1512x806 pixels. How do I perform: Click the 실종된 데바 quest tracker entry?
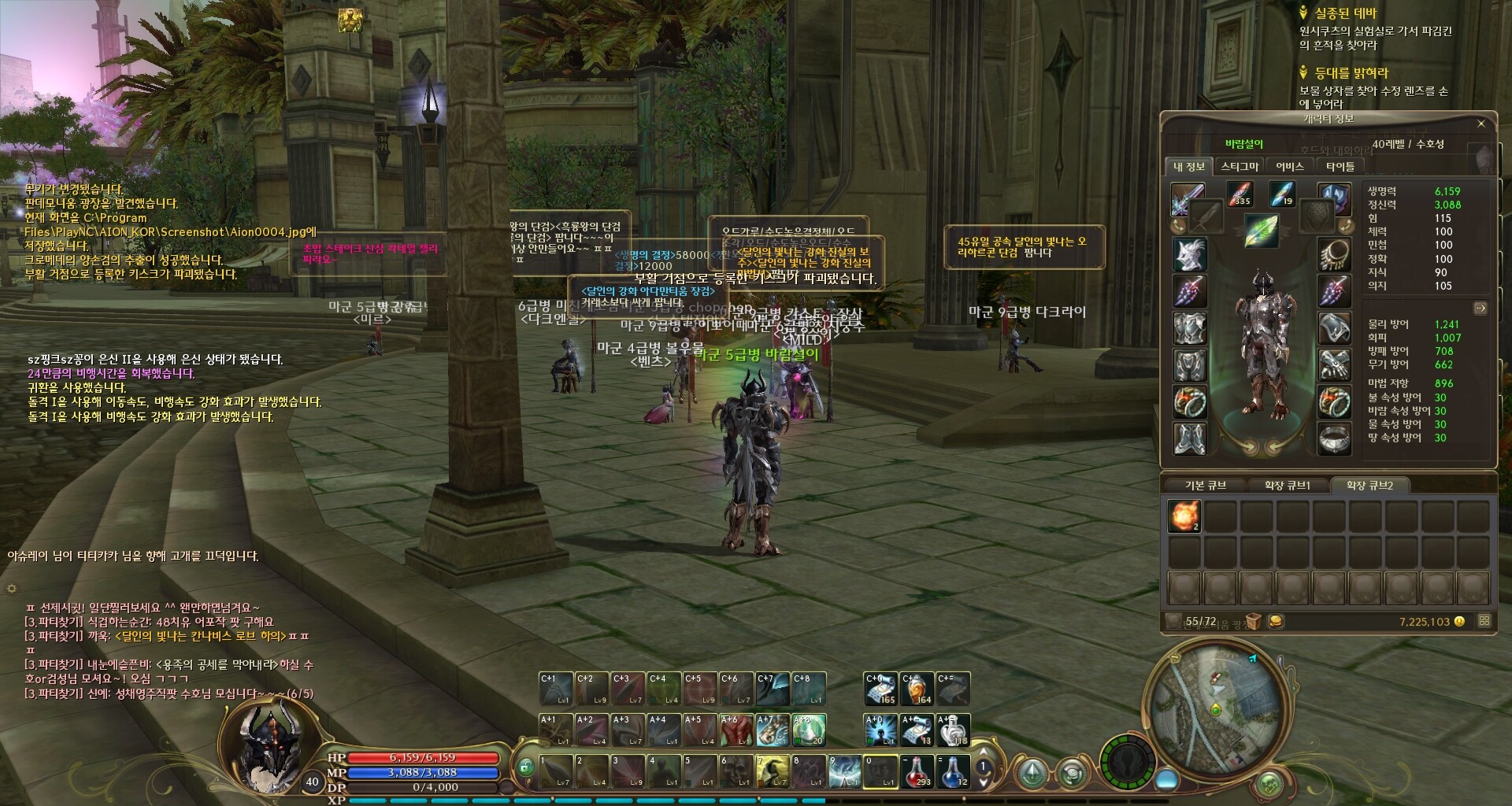click(1345, 13)
